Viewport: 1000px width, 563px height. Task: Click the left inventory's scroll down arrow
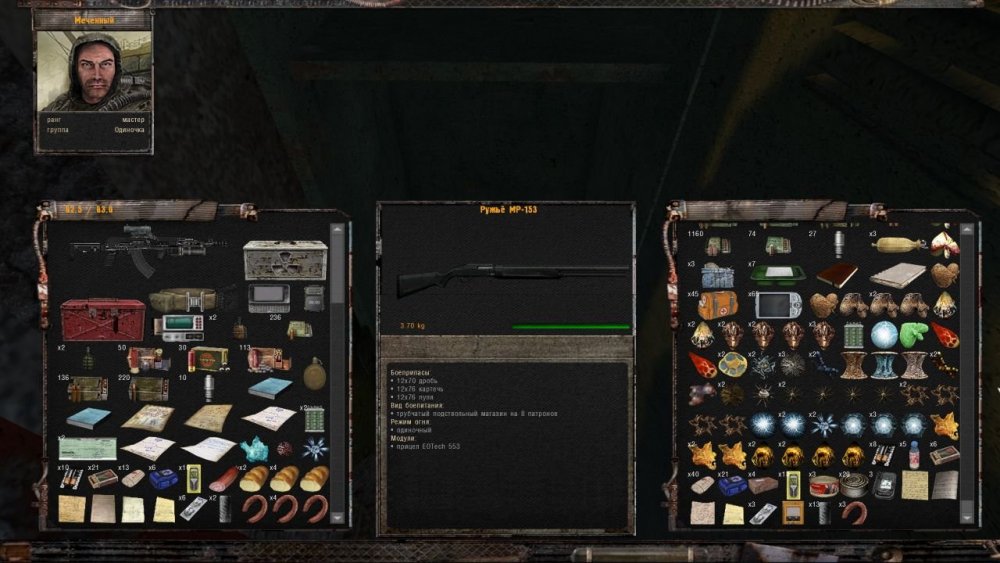[x=337, y=516]
